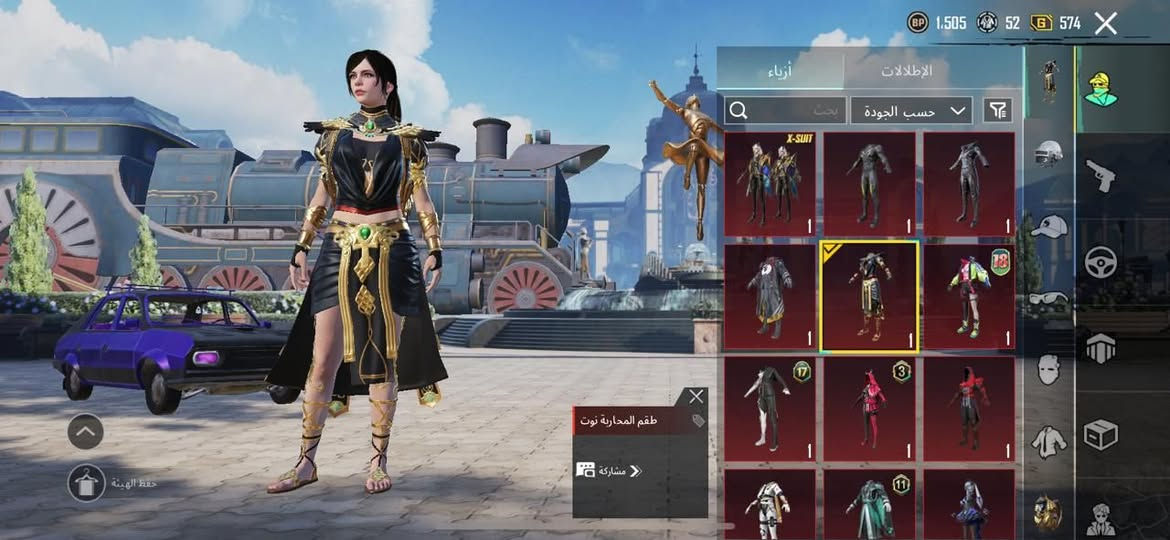Save the look with the hanger button
This screenshot has height=540, width=1170.
pyautogui.click(x=87, y=483)
